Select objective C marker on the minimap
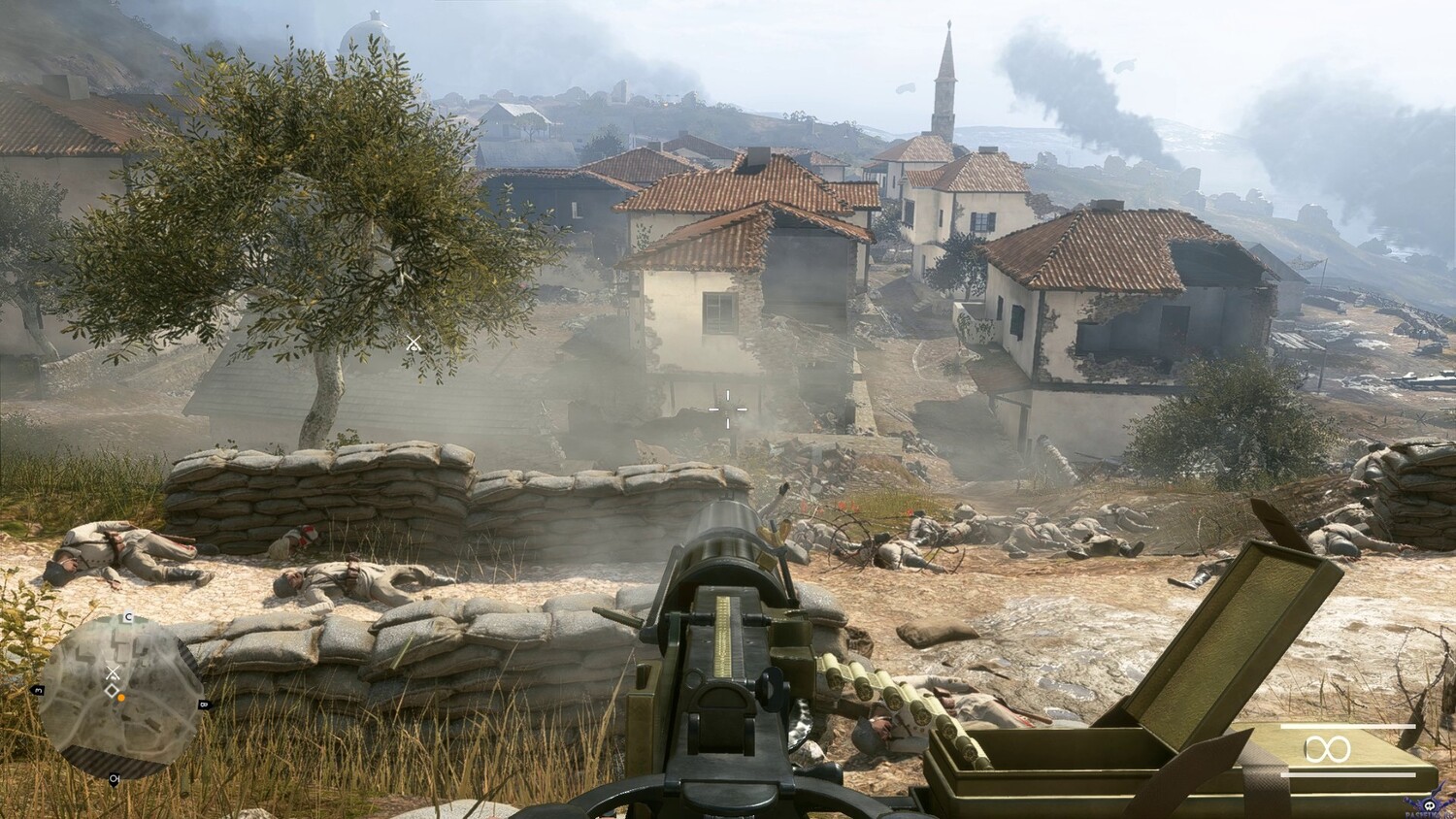1456x819 pixels. [127, 618]
